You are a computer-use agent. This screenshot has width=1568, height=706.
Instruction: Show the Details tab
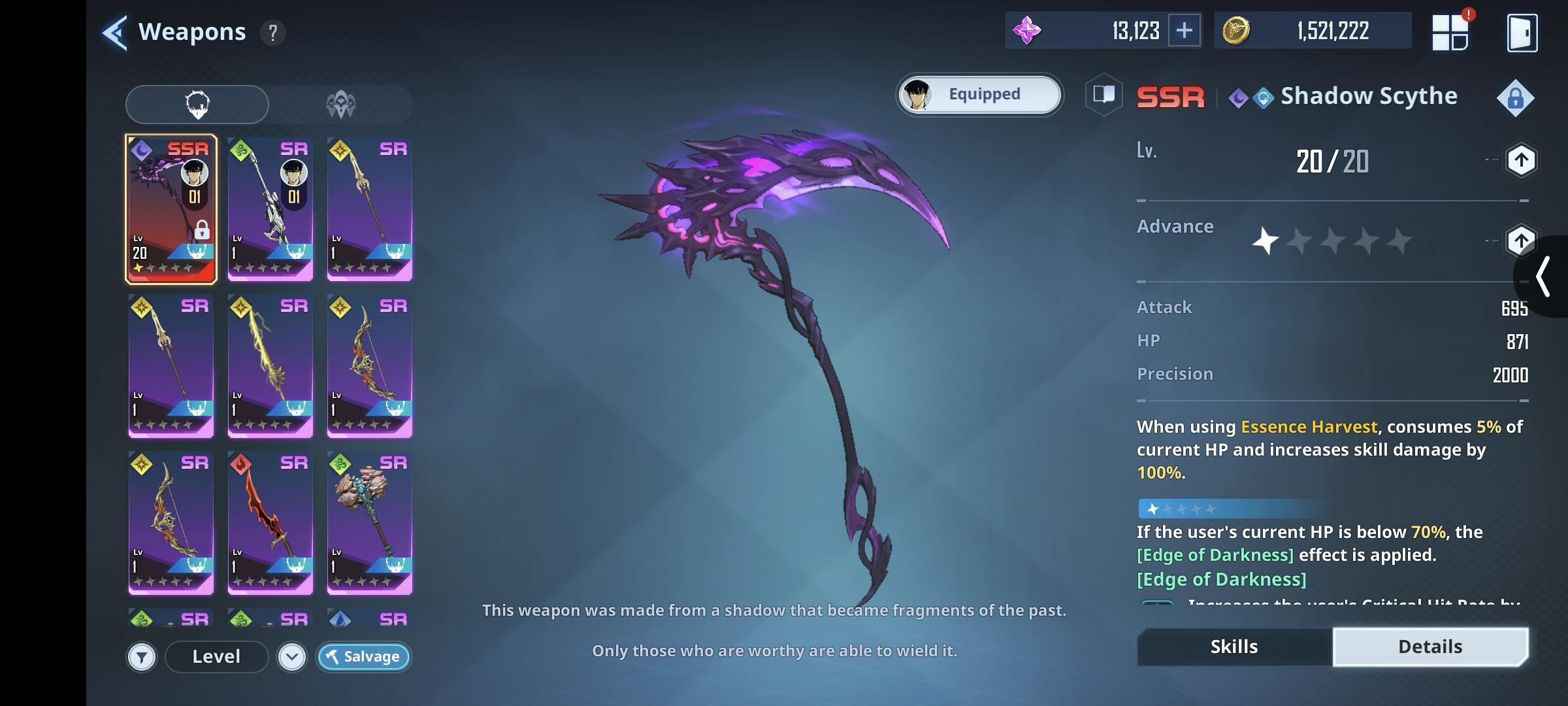pyautogui.click(x=1429, y=647)
